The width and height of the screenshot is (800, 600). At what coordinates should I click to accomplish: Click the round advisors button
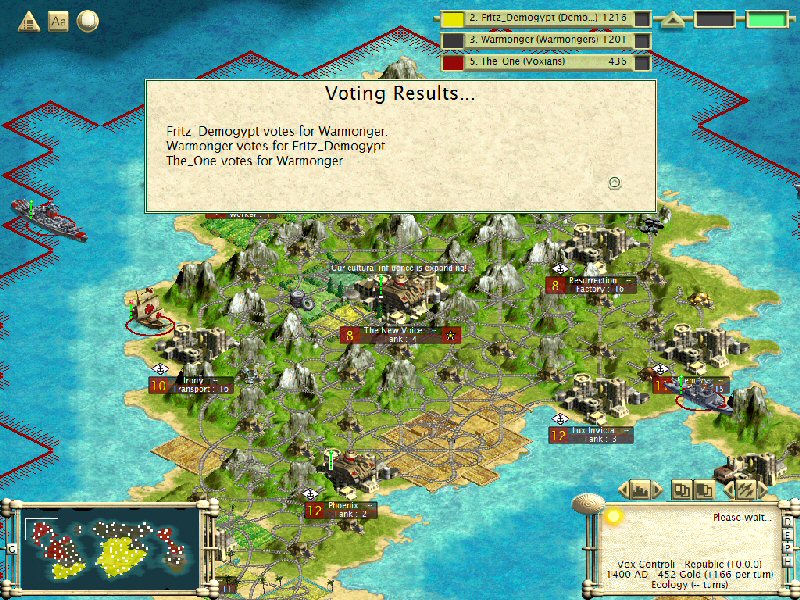tap(88, 19)
